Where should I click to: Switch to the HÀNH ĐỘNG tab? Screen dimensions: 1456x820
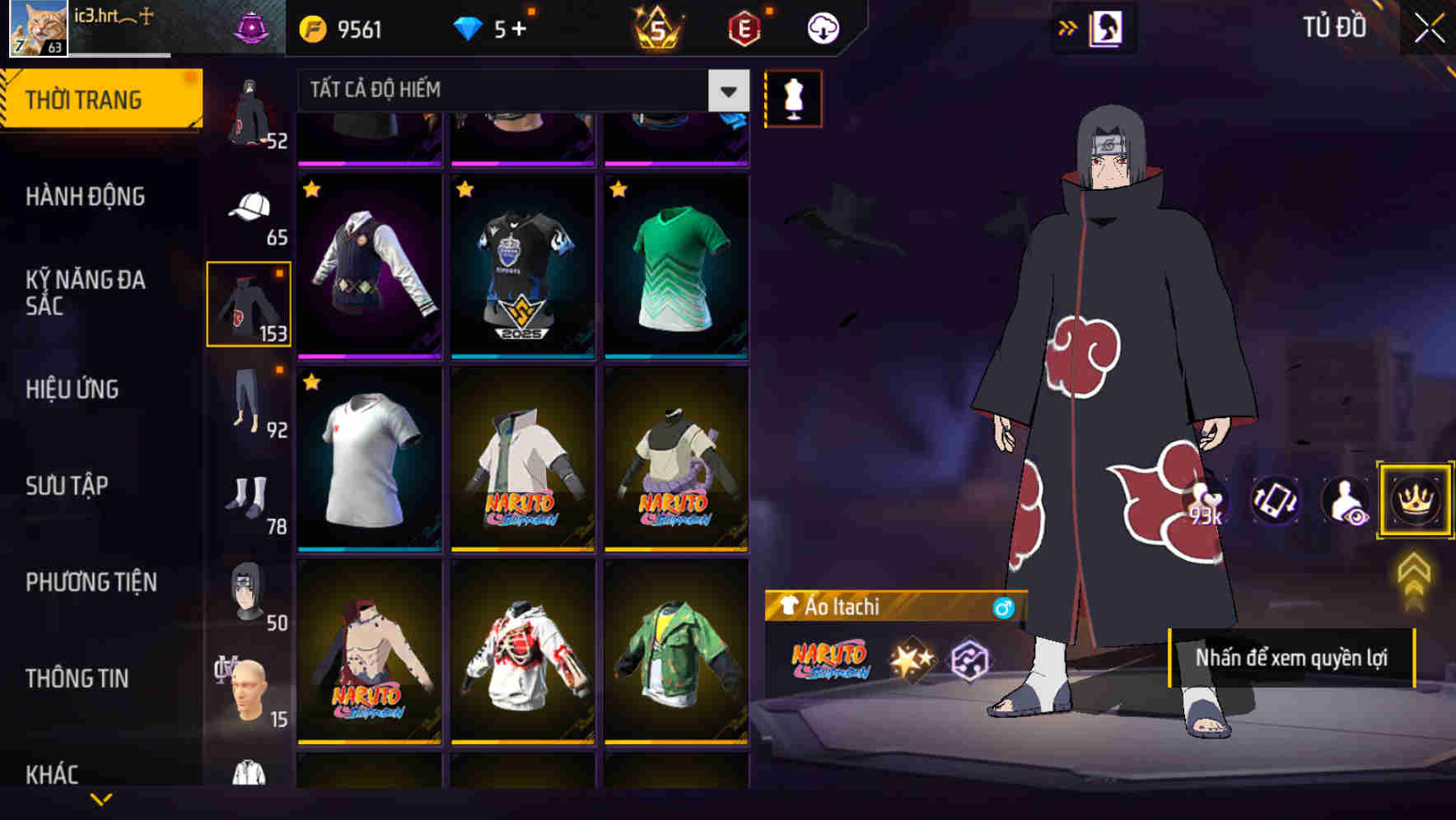[x=86, y=197]
